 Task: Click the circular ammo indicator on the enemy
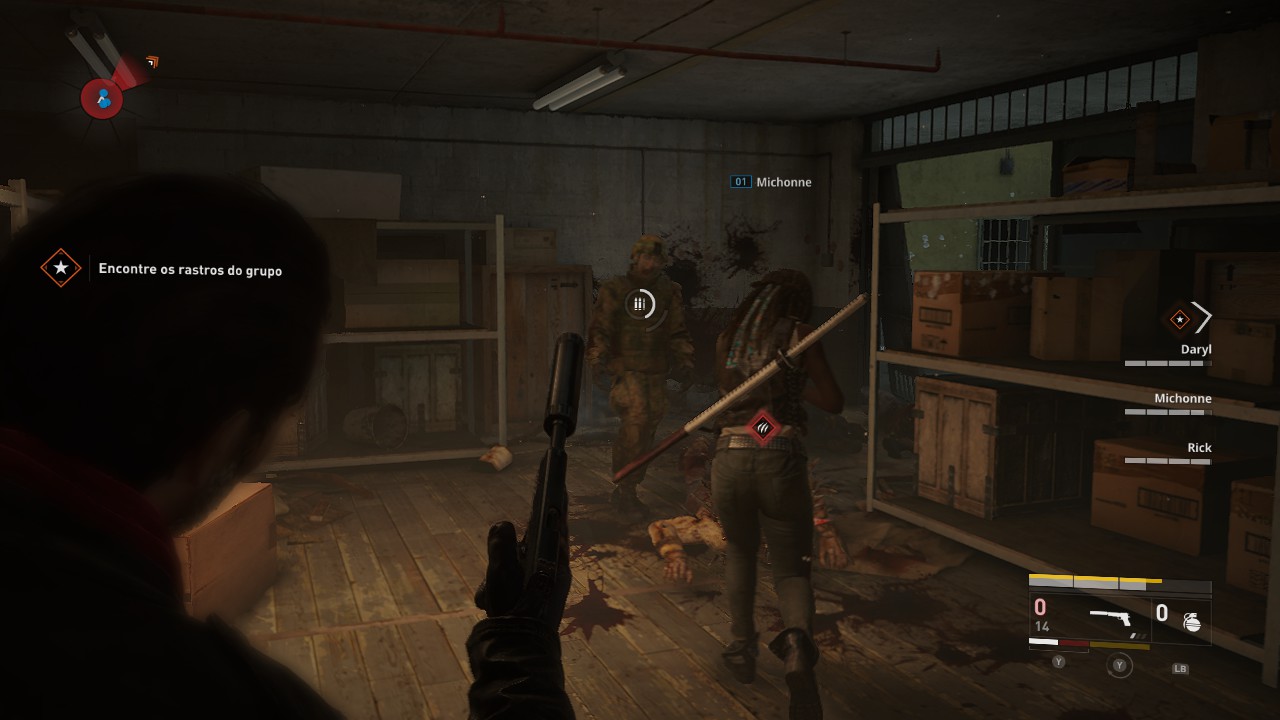click(x=640, y=304)
